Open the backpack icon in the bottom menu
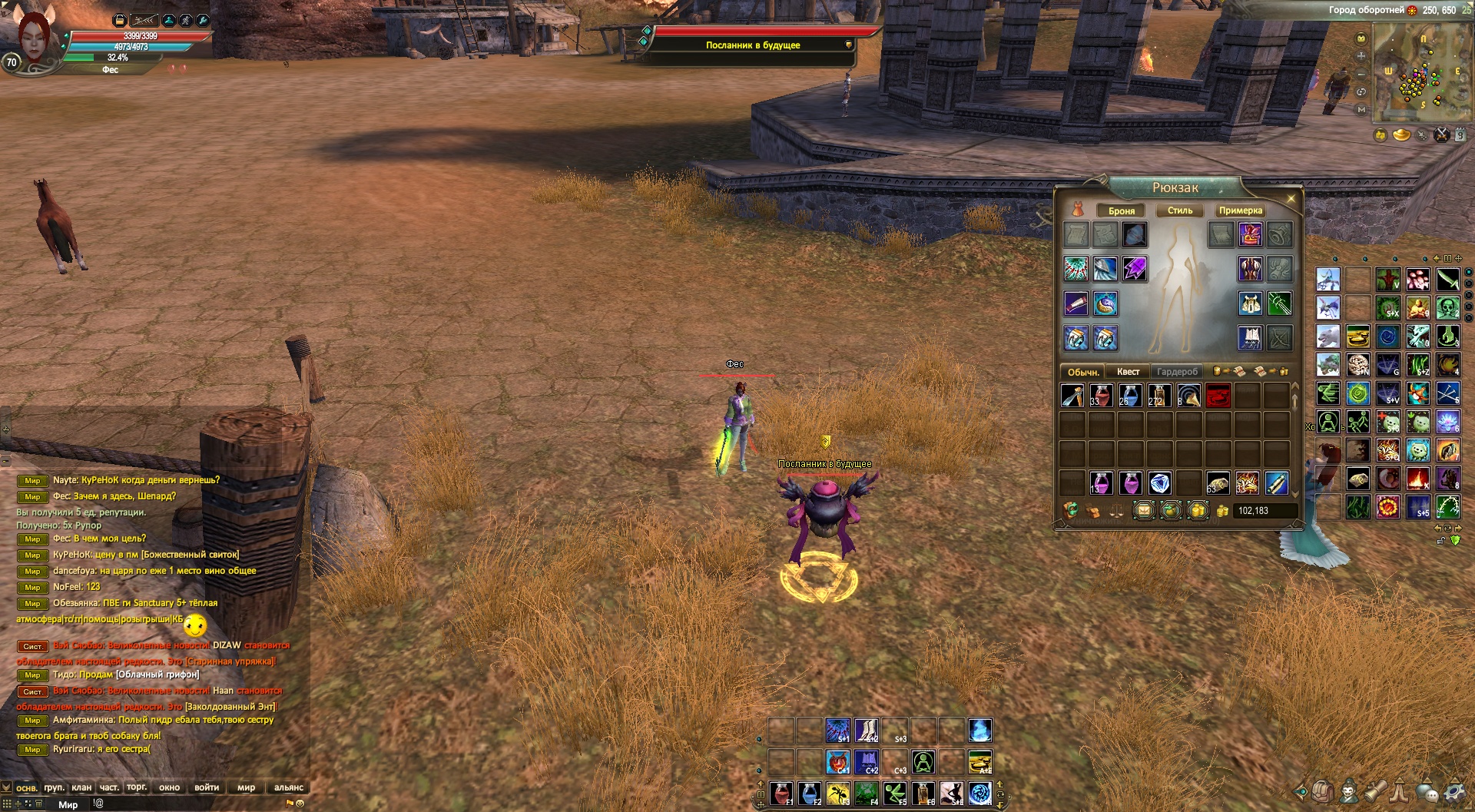Viewport: 1475px width, 812px height. coord(1322,792)
